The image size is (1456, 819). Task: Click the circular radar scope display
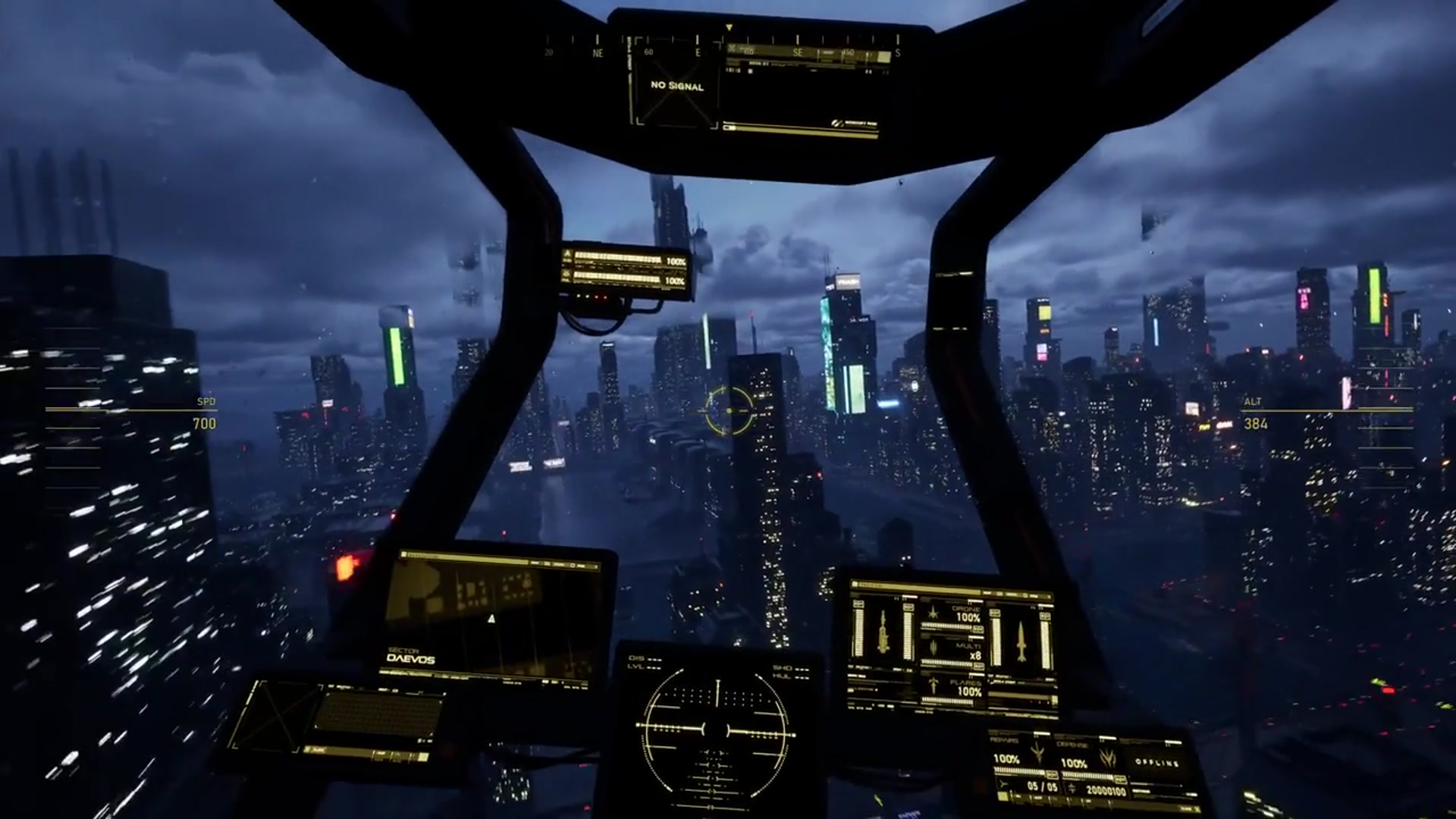(717, 730)
